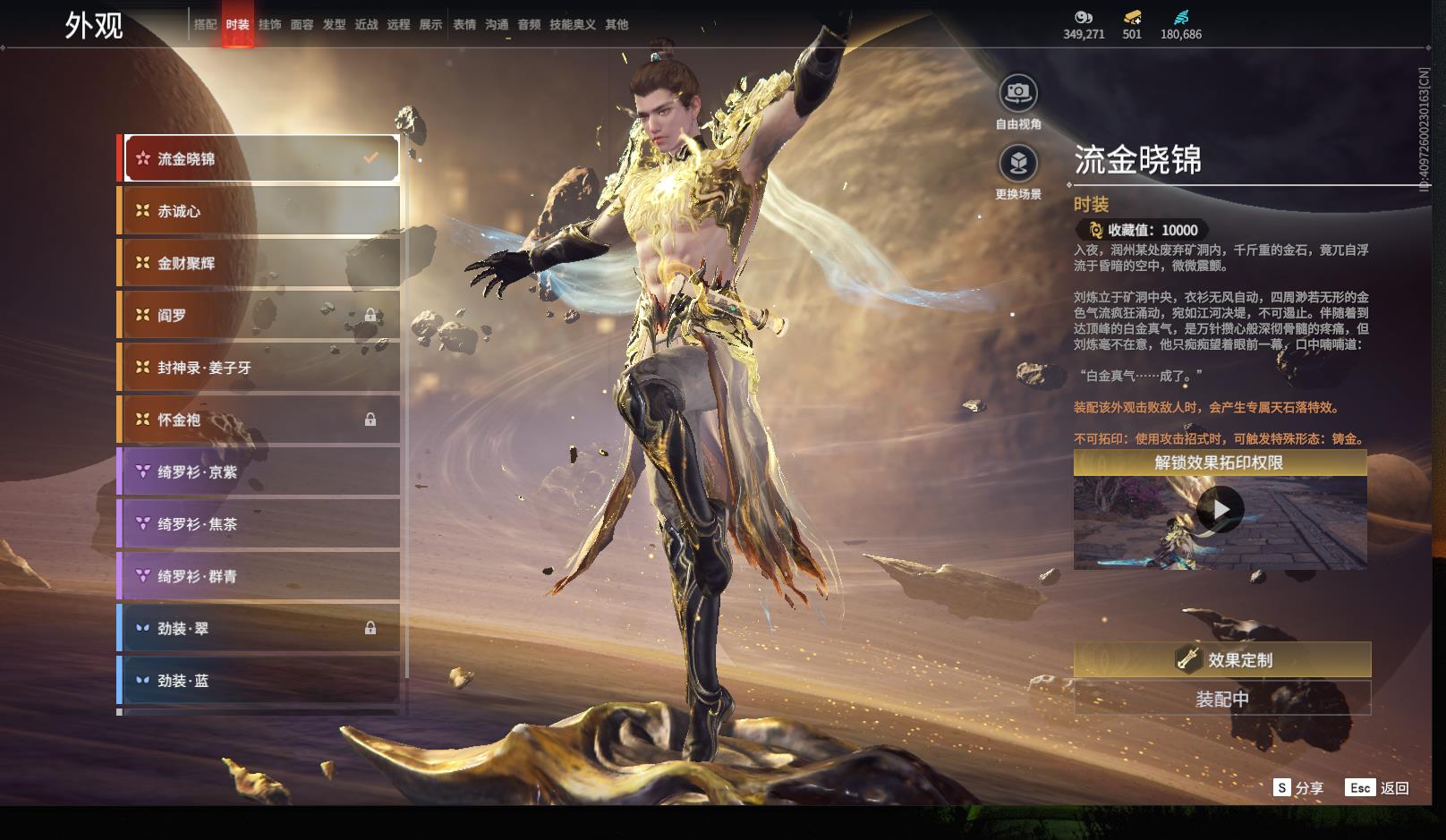The image size is (1446, 840).
Task: Select the 劲装·蓝 outfit
Action: coord(259,681)
